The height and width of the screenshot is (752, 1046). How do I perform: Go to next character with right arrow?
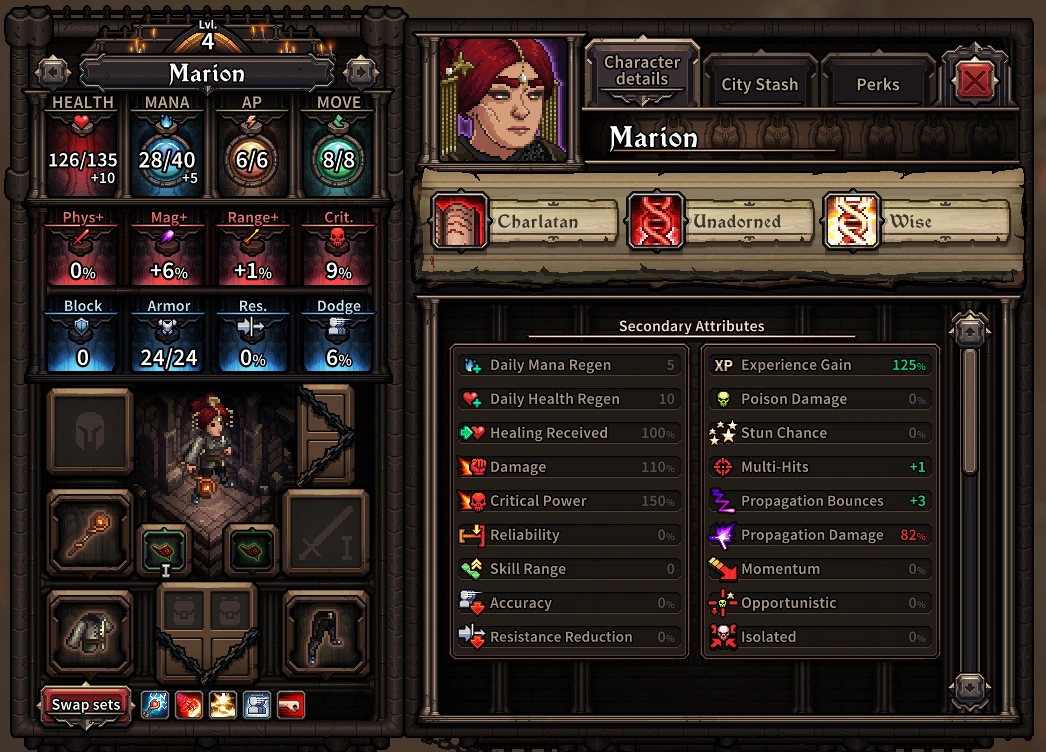coord(359,72)
